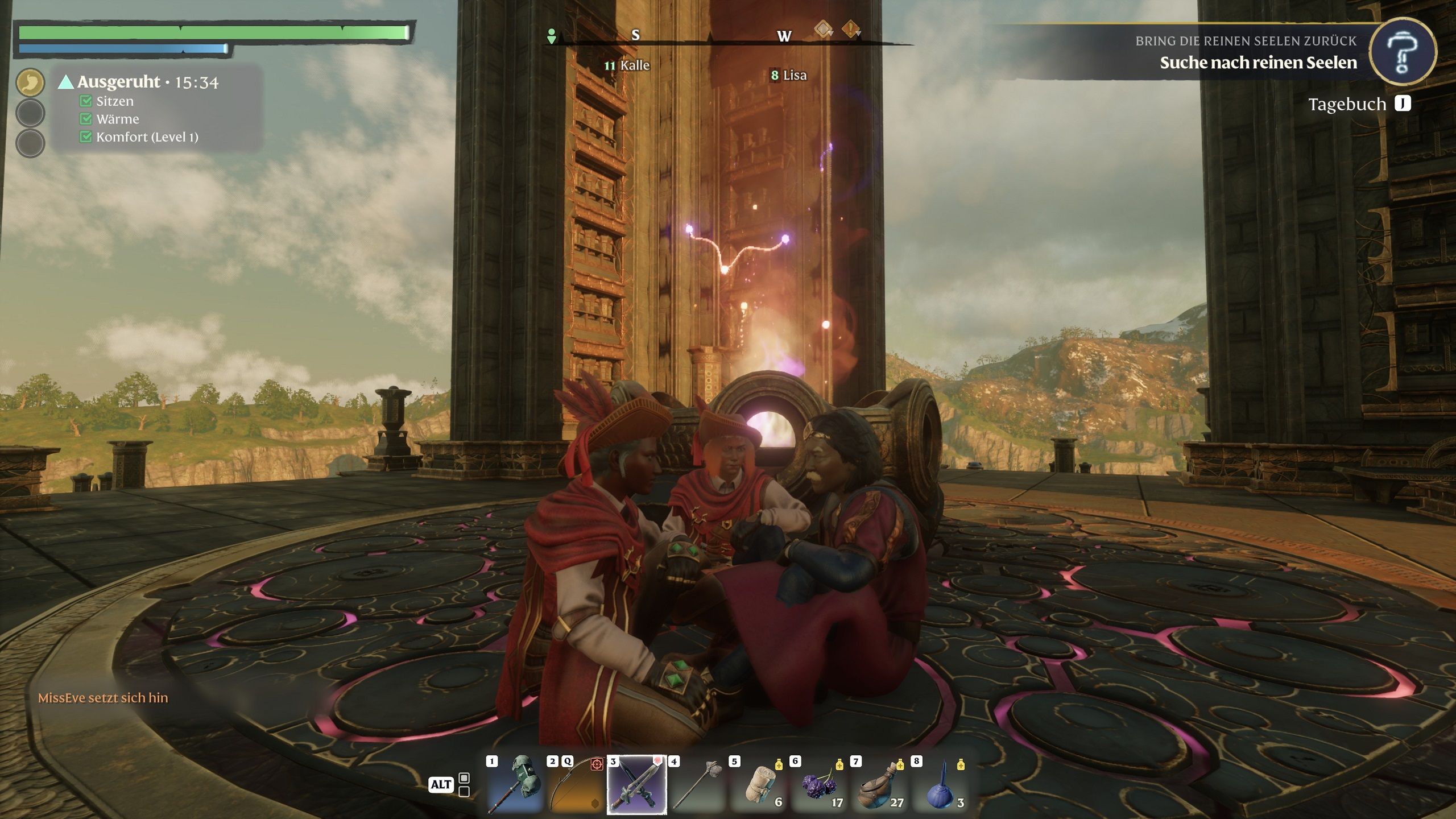Click the stomach food buff icon

pyautogui.click(x=30, y=82)
